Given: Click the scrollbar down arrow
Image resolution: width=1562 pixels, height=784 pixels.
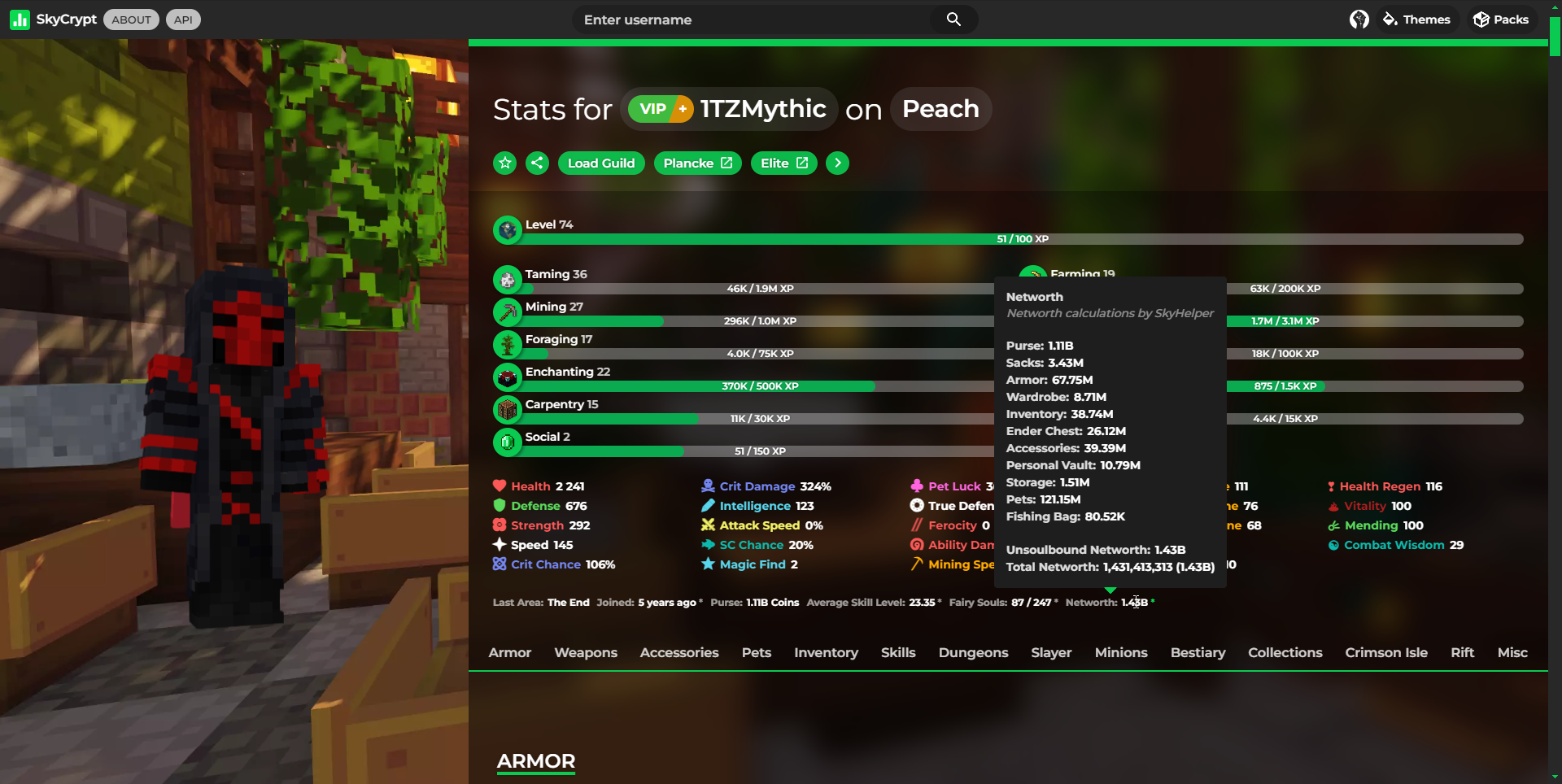Looking at the screenshot, I should coord(1555,778).
